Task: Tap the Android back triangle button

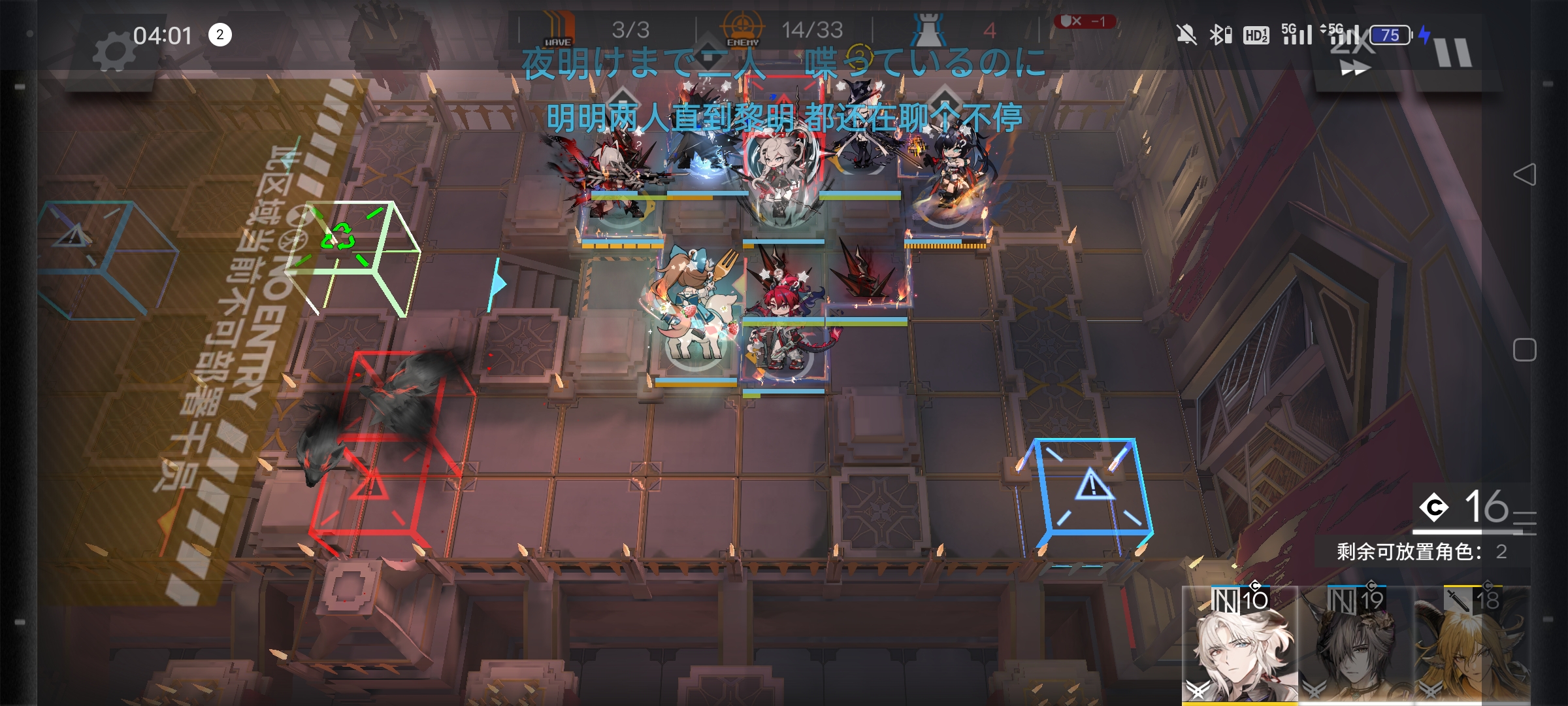Action: [1524, 175]
